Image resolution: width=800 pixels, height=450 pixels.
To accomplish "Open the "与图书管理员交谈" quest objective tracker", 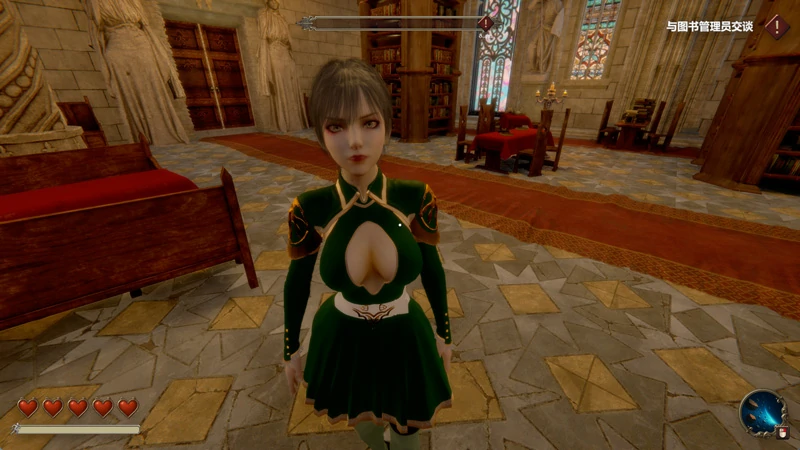I will (x=709, y=27).
